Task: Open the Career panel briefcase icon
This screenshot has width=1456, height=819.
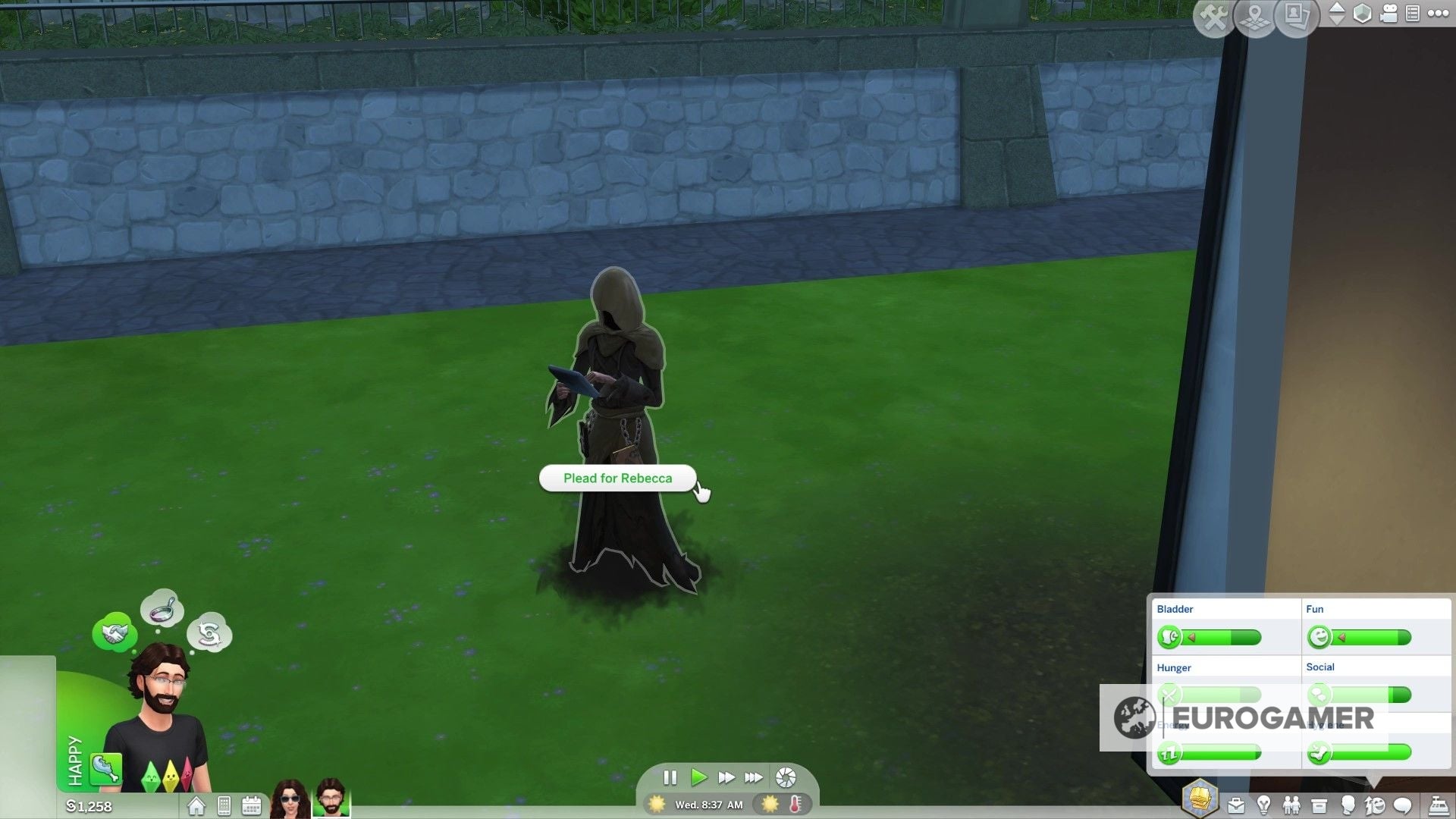Action: pyautogui.click(x=1236, y=805)
